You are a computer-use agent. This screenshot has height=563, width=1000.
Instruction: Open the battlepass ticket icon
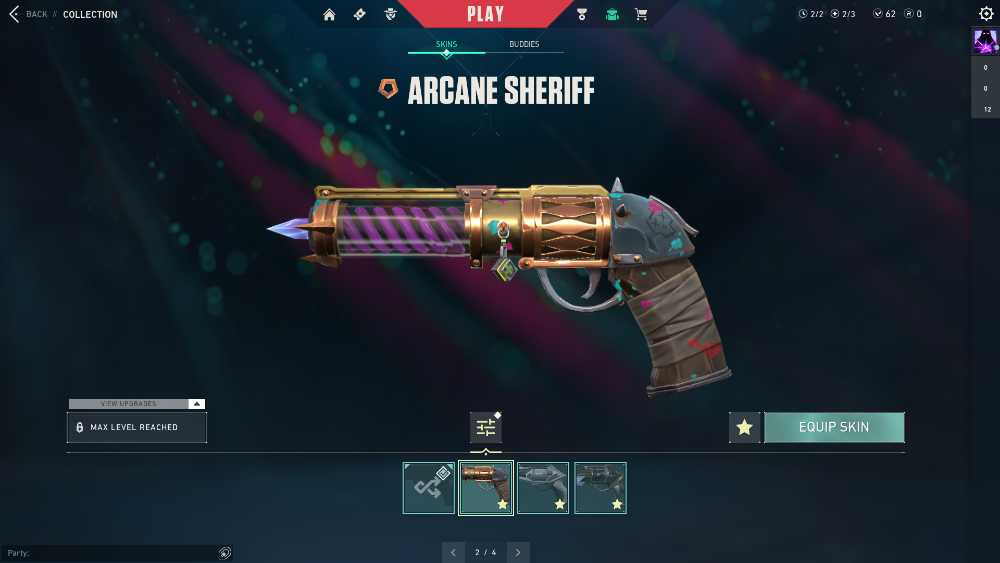tap(360, 14)
